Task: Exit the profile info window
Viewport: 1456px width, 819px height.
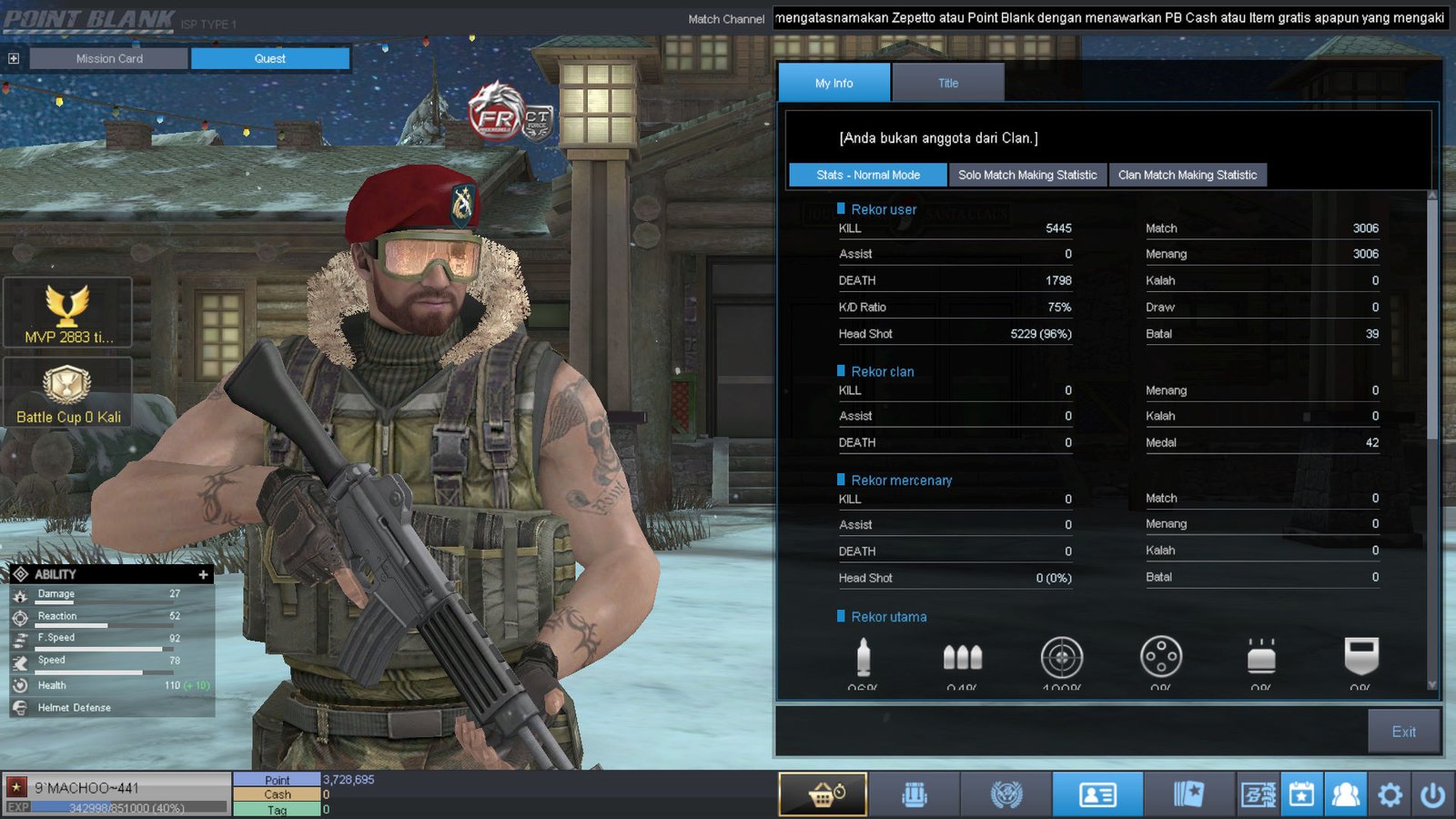Action: pos(1403,732)
